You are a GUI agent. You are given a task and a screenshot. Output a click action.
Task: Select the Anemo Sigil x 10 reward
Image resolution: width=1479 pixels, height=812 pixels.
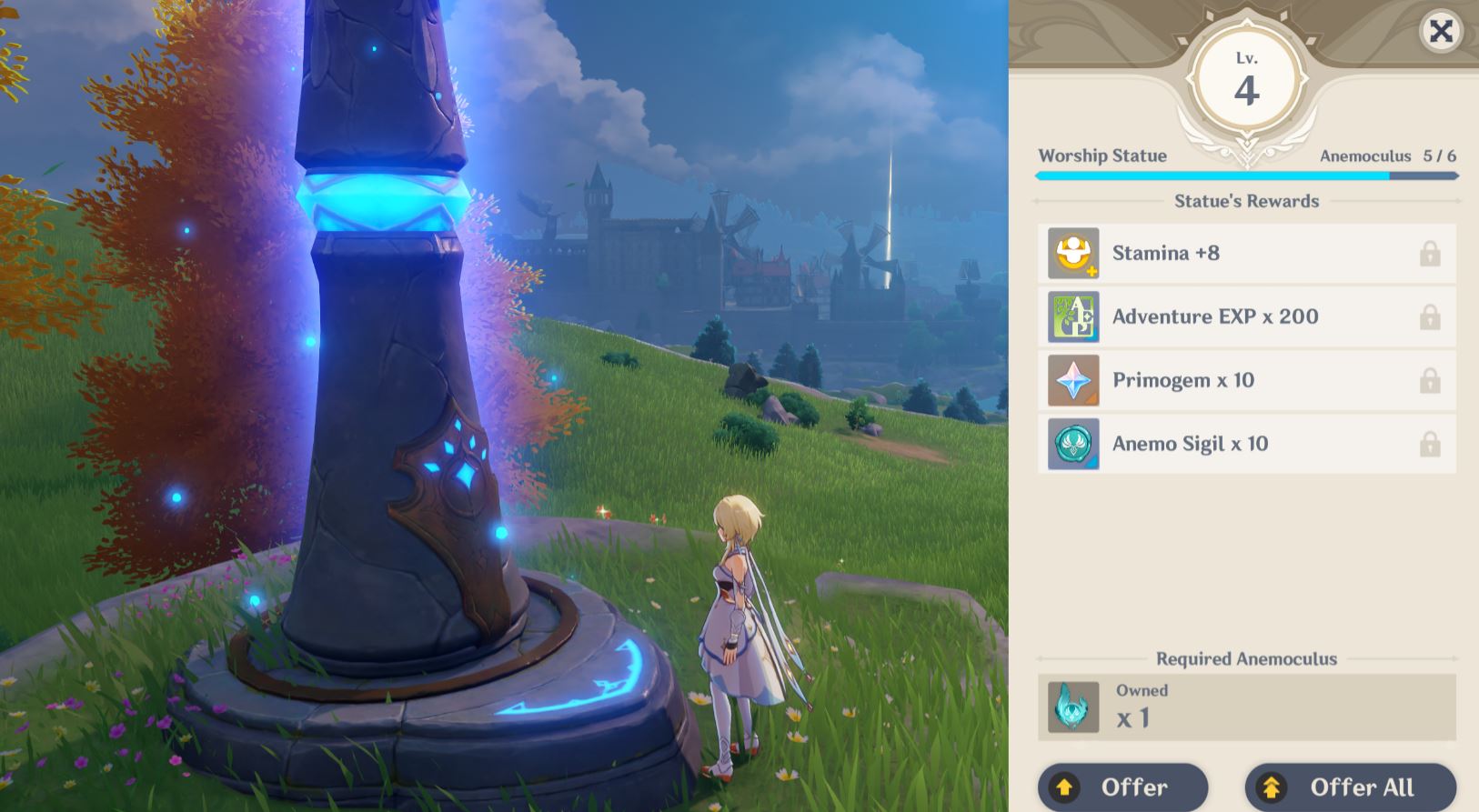click(1246, 445)
